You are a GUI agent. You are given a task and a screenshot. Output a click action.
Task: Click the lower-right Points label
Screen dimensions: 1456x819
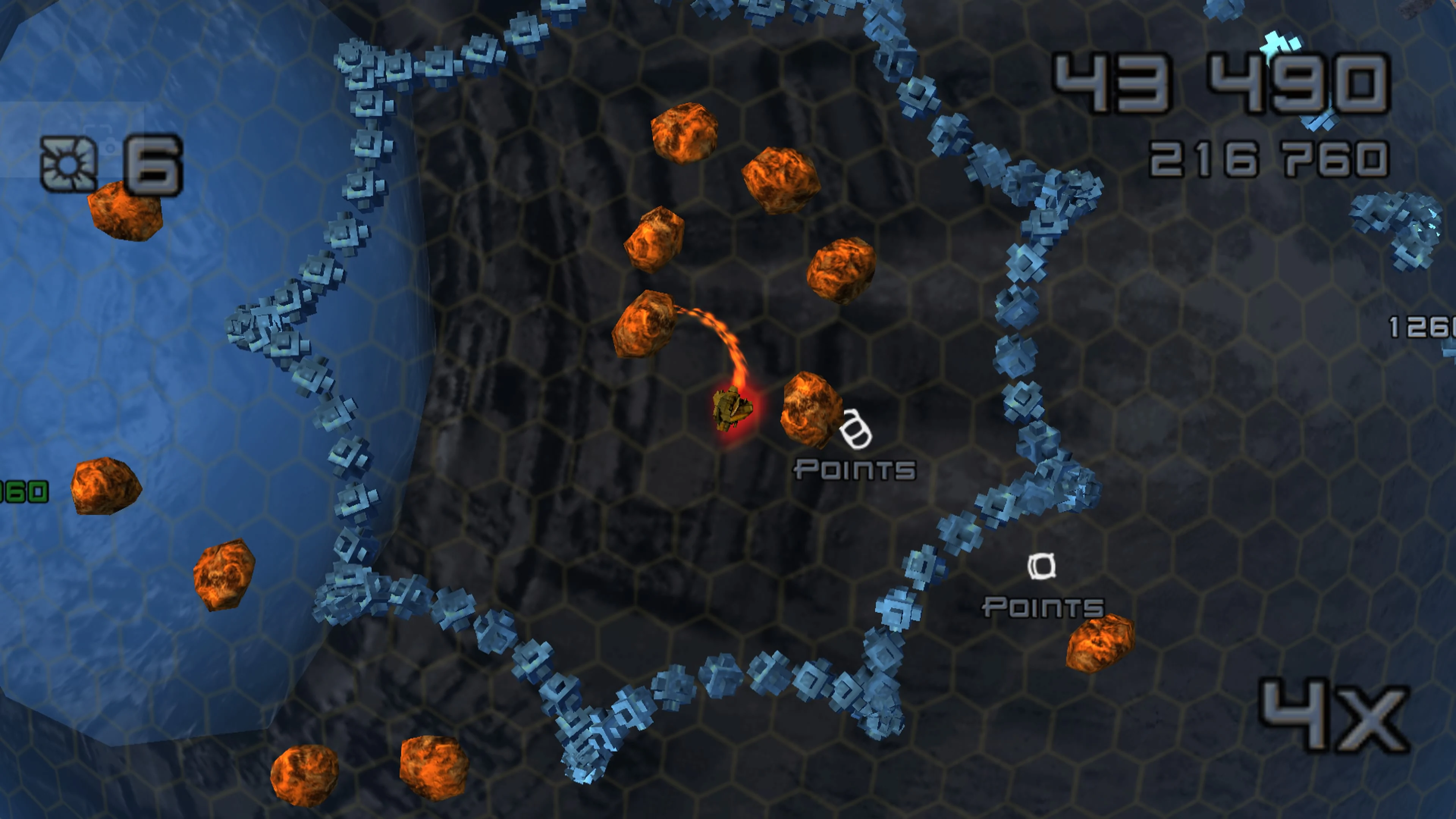pyautogui.click(x=1042, y=607)
